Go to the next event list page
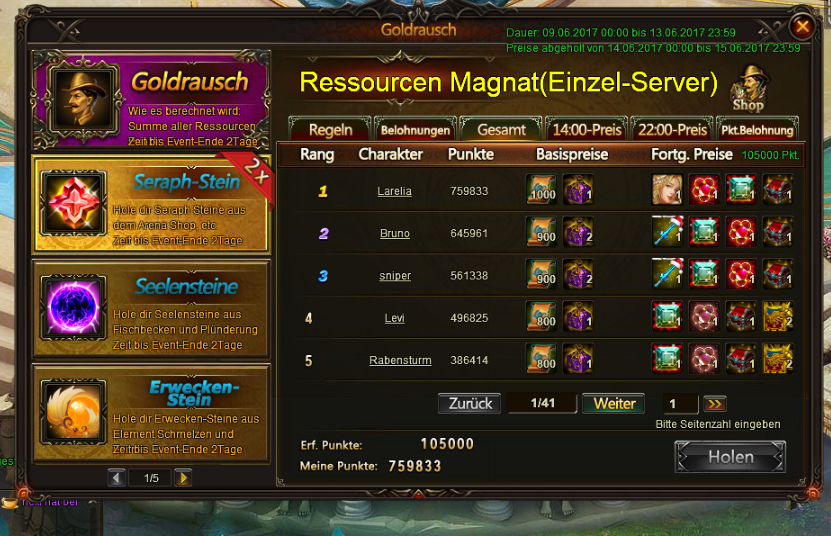The width and height of the screenshot is (831, 536). [x=183, y=478]
